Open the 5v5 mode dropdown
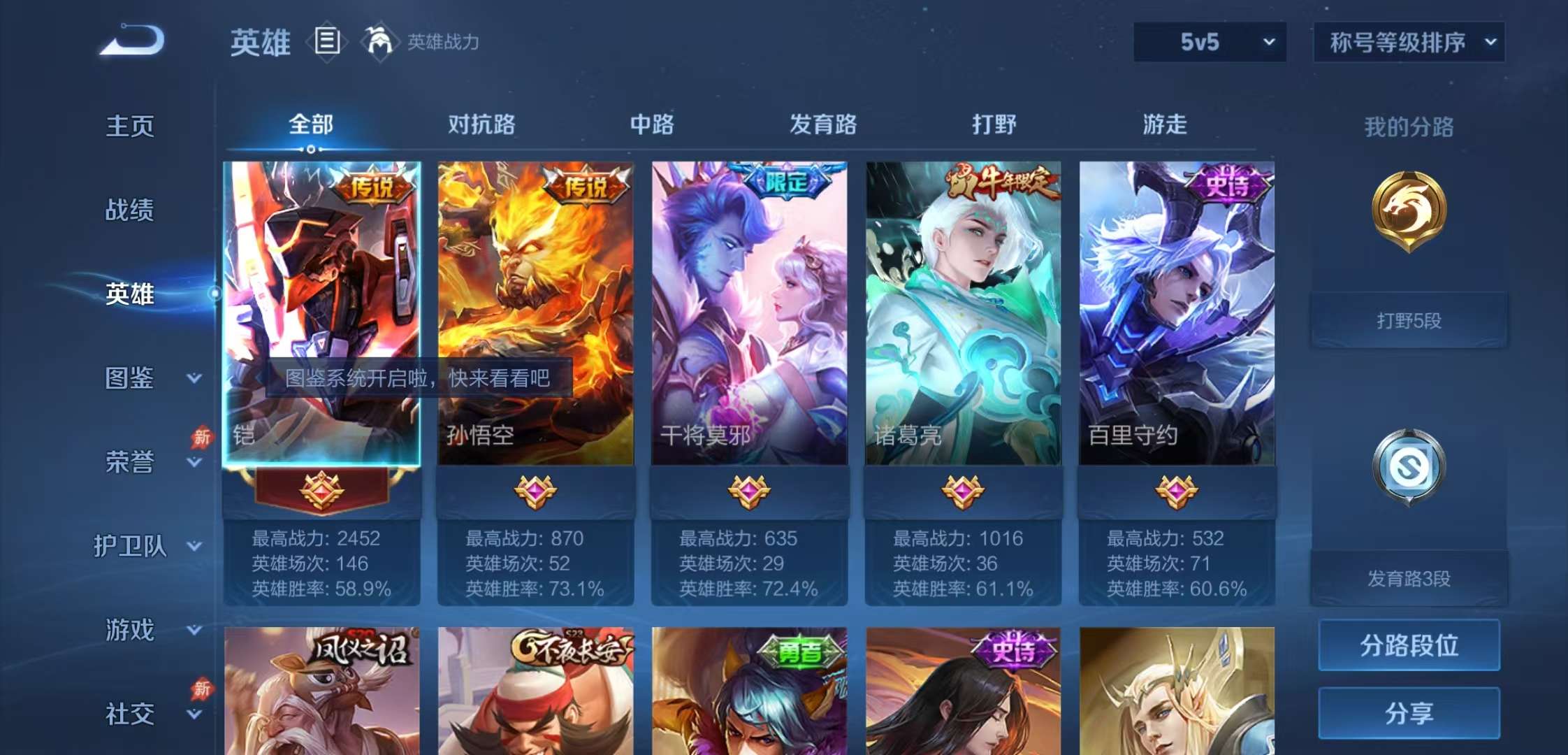 (x=1209, y=42)
